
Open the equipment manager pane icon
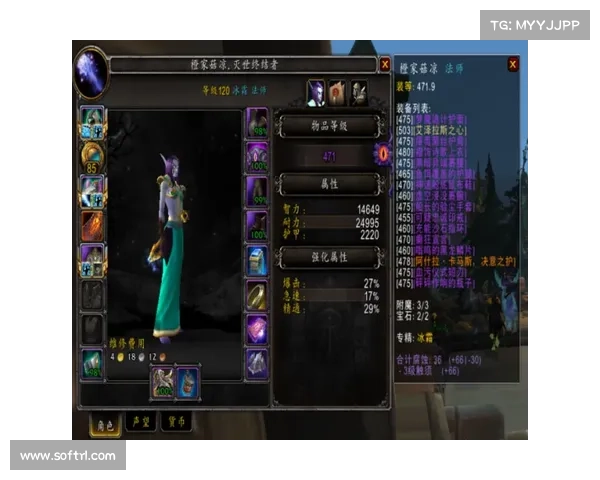click(358, 93)
